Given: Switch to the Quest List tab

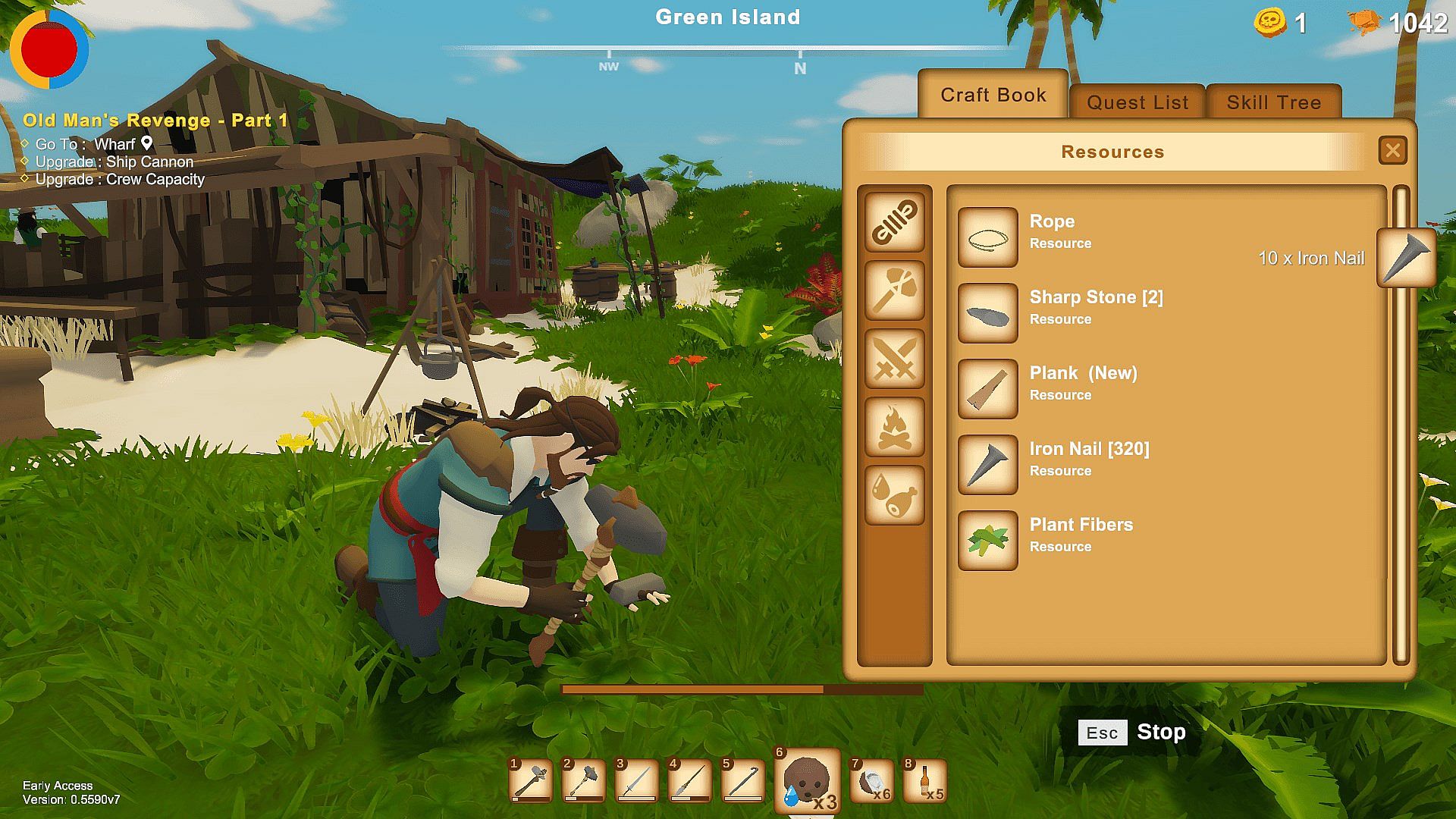Looking at the screenshot, I should (1137, 102).
